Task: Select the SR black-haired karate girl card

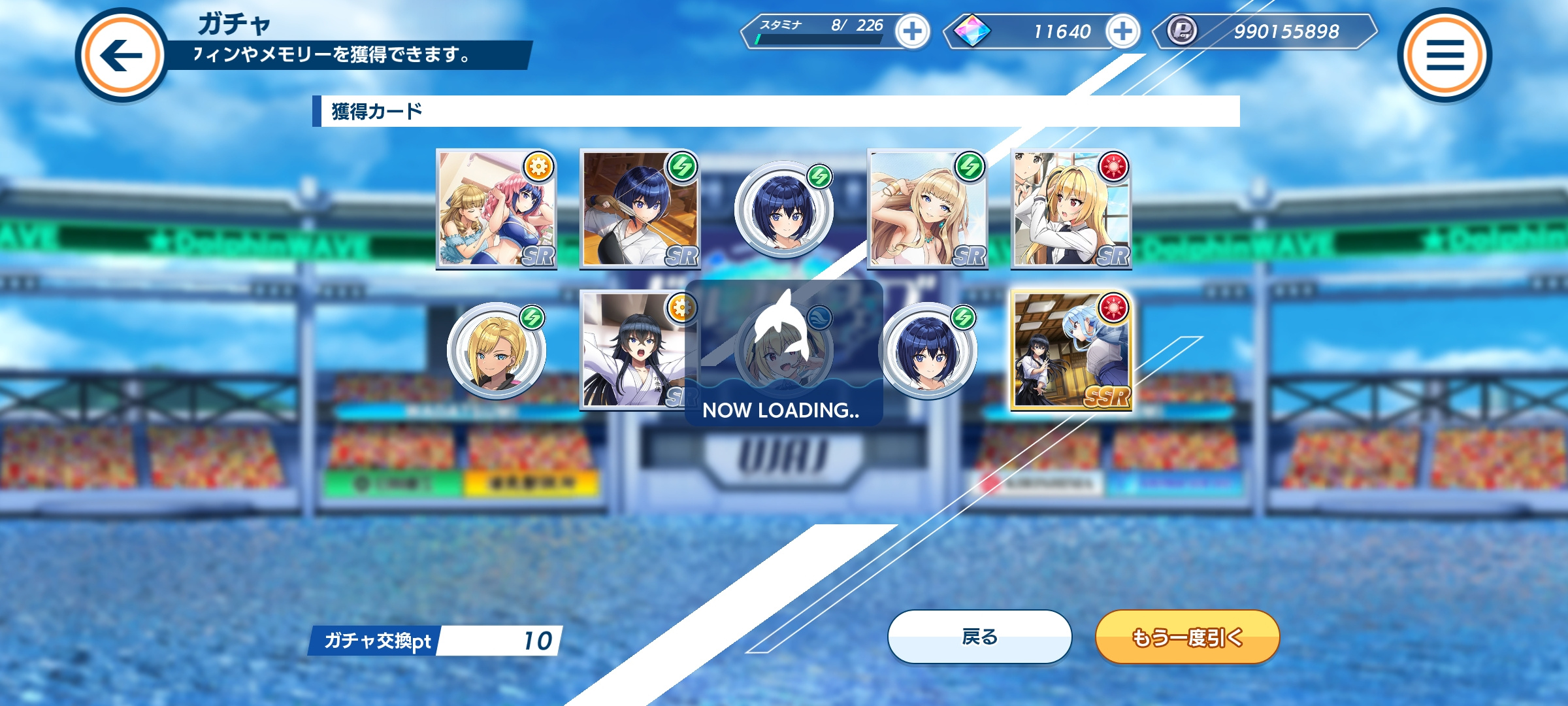Action: point(632,350)
